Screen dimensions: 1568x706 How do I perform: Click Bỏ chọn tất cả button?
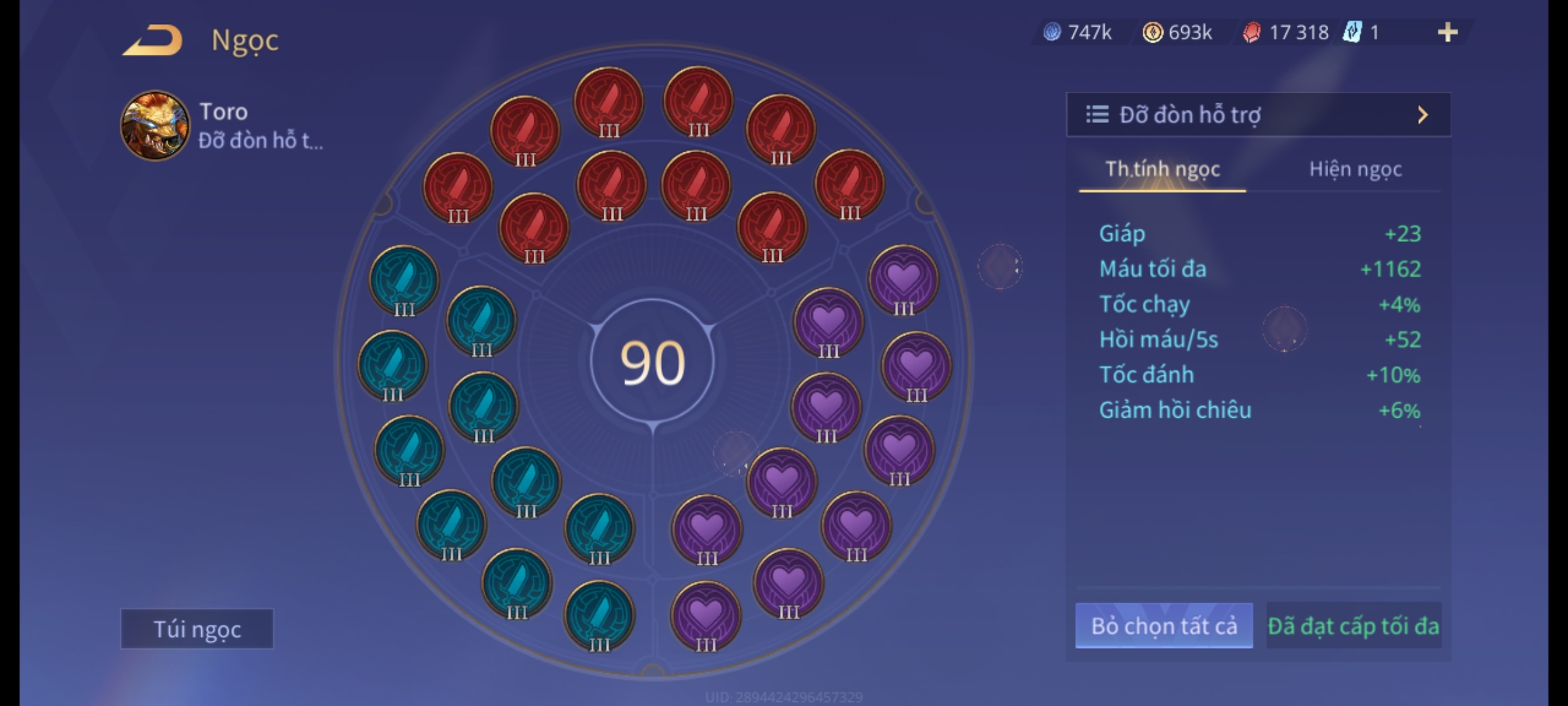tap(1164, 626)
